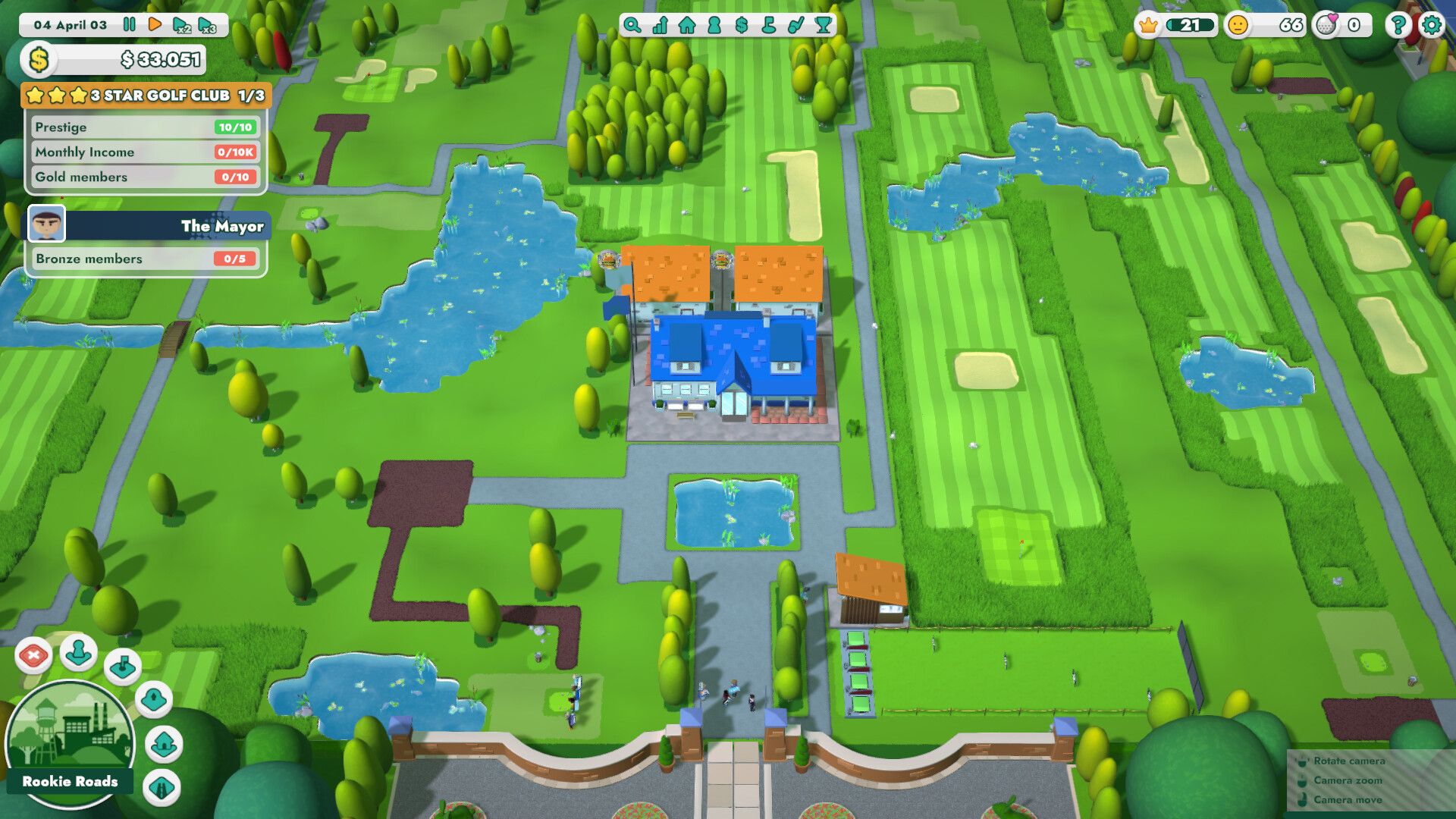
Task: Pause the game
Action: click(x=129, y=24)
